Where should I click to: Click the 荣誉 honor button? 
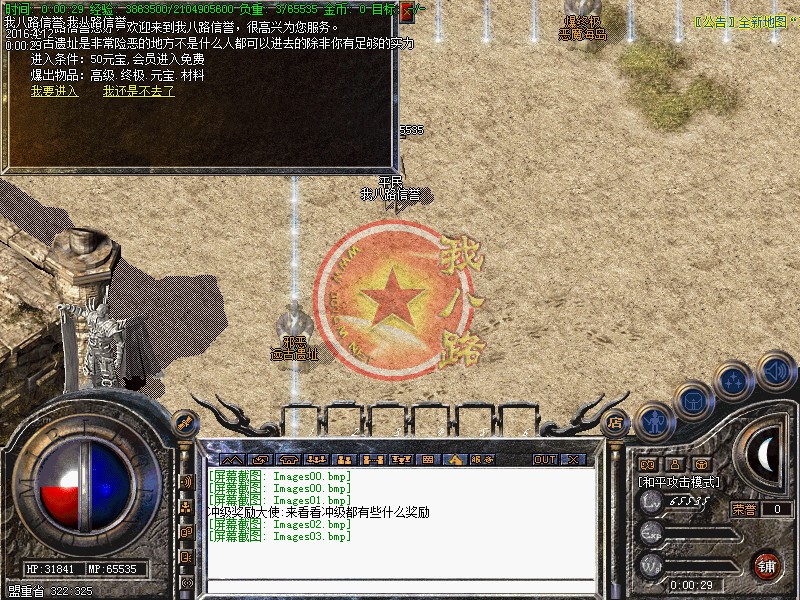click(x=743, y=509)
